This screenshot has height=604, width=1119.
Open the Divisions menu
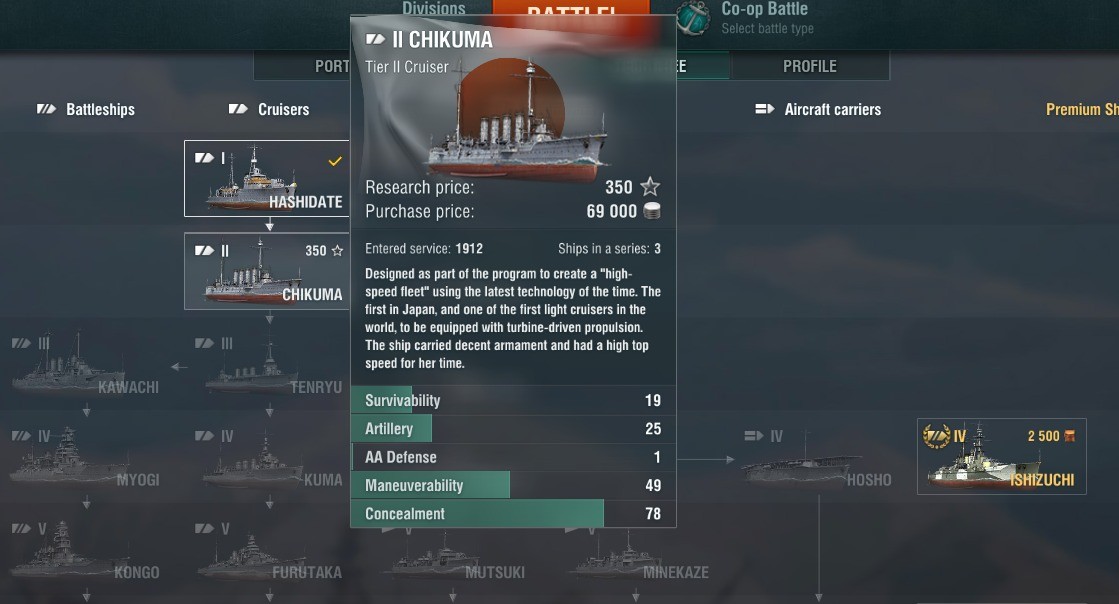(433, 9)
